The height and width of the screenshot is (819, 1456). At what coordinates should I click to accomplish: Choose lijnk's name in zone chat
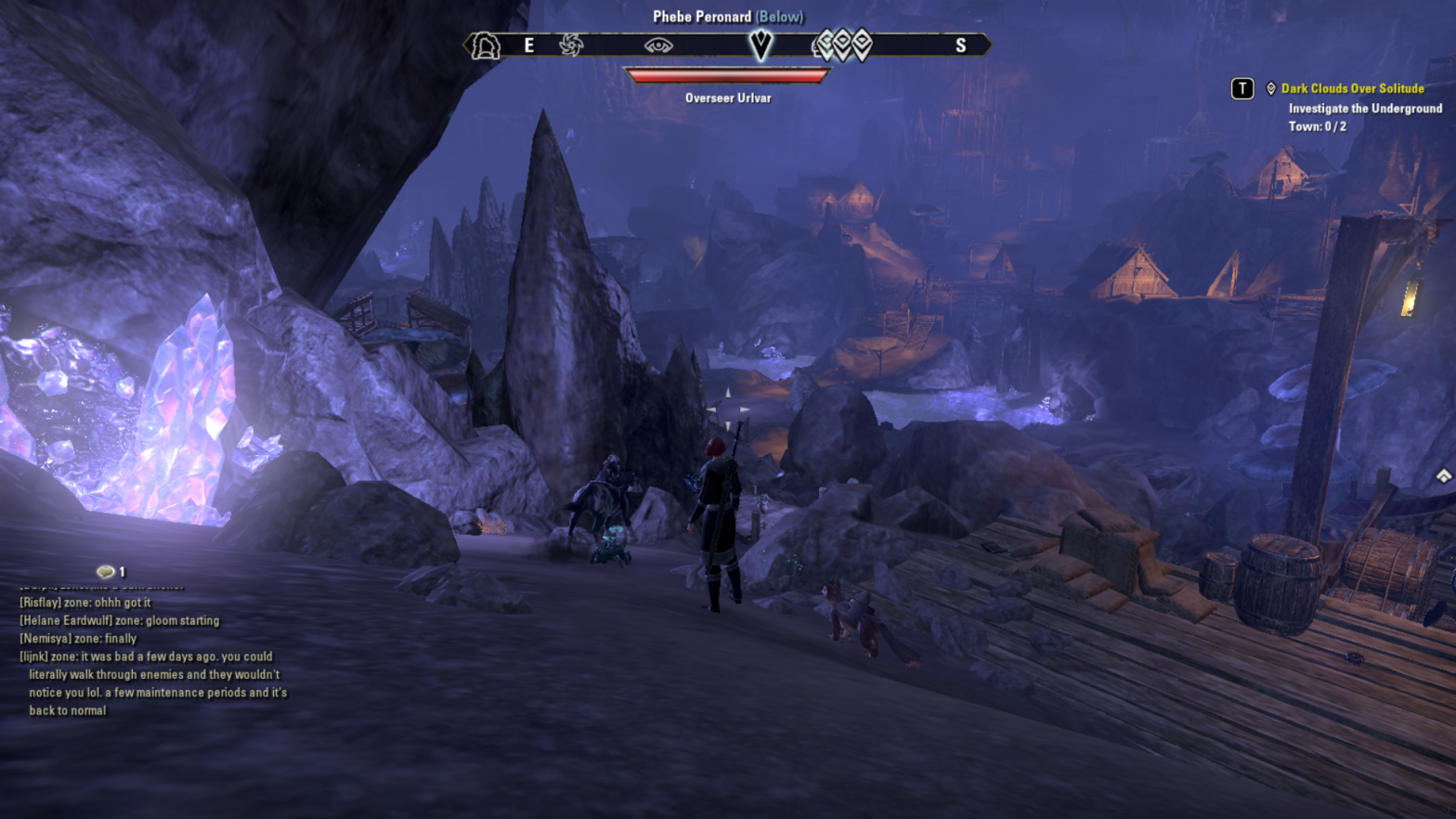click(x=33, y=656)
